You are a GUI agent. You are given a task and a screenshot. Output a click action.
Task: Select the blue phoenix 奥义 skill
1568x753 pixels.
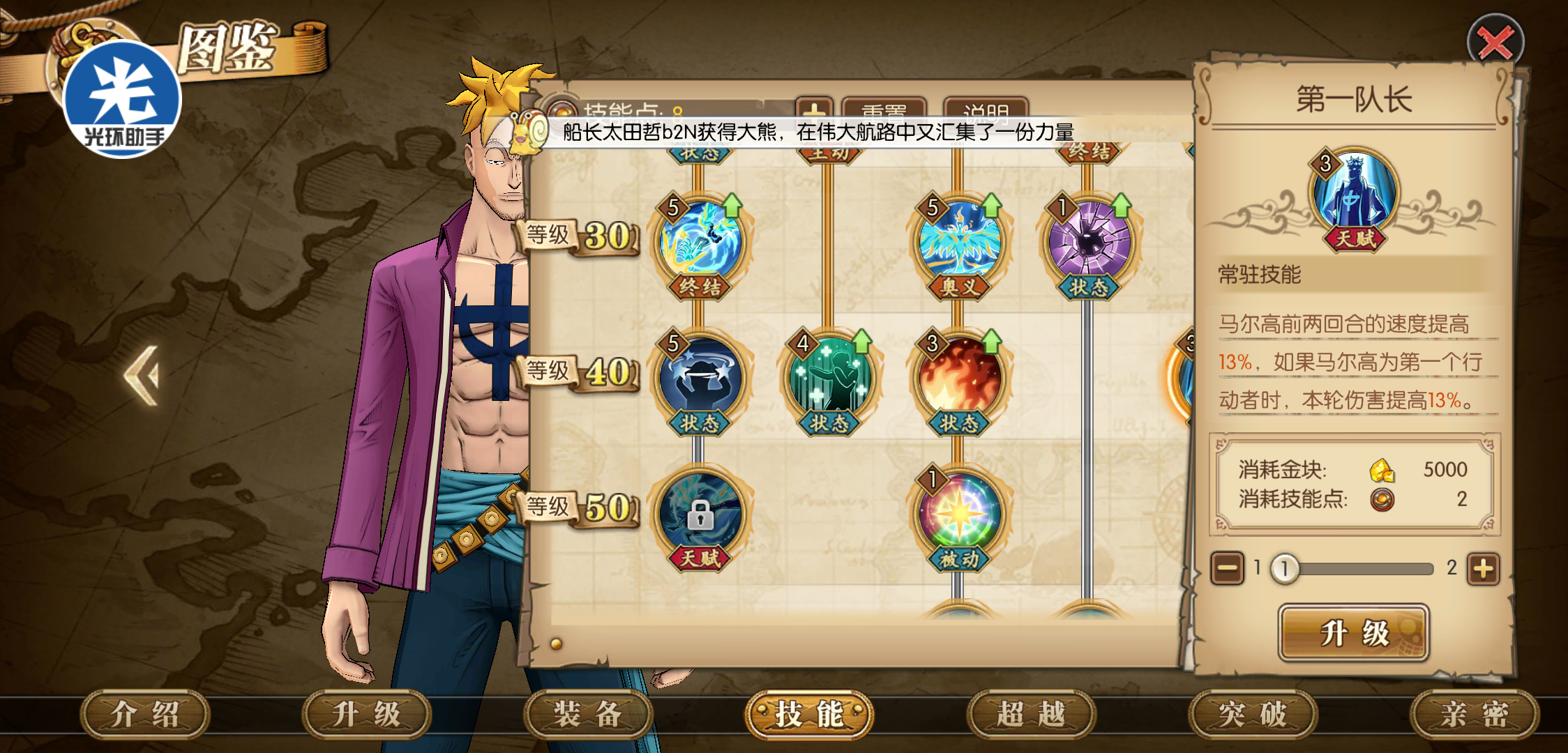point(960,242)
